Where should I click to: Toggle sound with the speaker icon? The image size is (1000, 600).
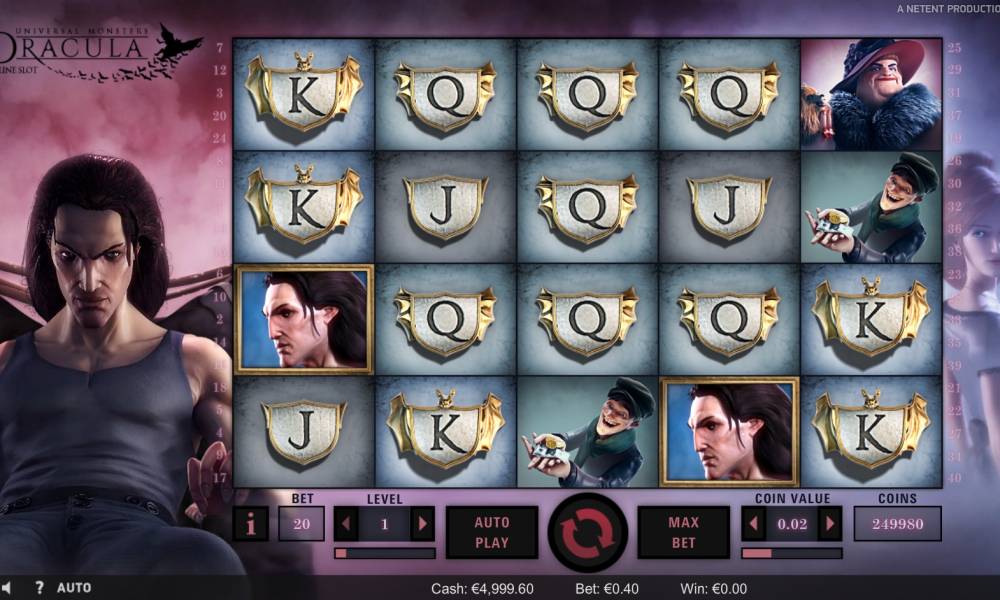point(6,588)
